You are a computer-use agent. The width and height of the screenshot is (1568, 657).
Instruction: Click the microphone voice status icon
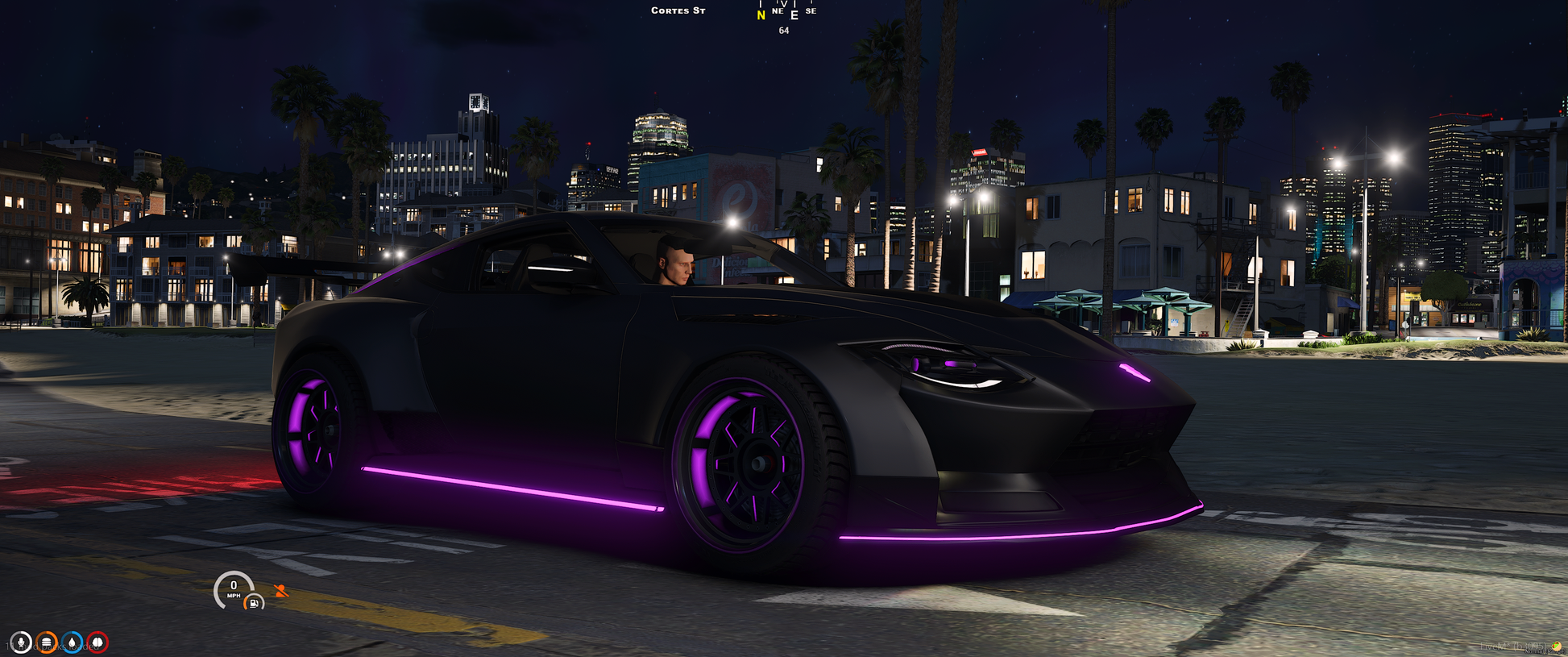click(21, 642)
